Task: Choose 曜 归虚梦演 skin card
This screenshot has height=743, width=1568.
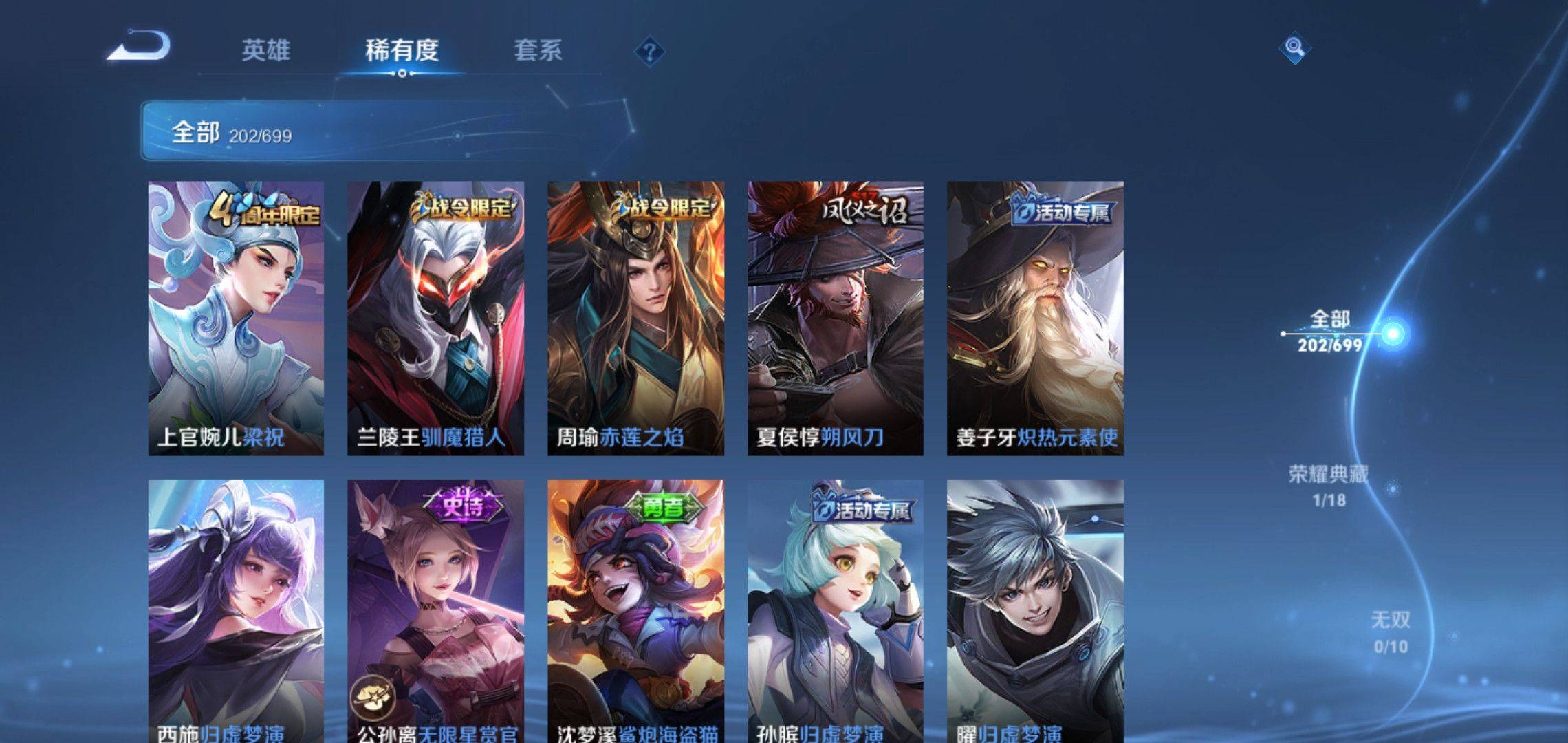Action: point(1035,611)
